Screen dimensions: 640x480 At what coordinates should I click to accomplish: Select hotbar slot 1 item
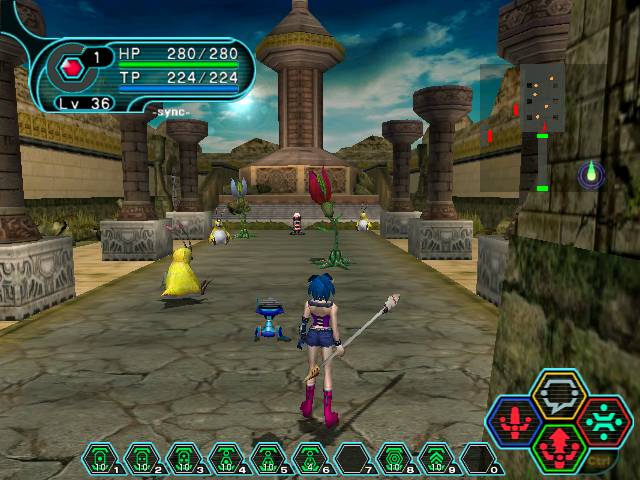point(100,460)
